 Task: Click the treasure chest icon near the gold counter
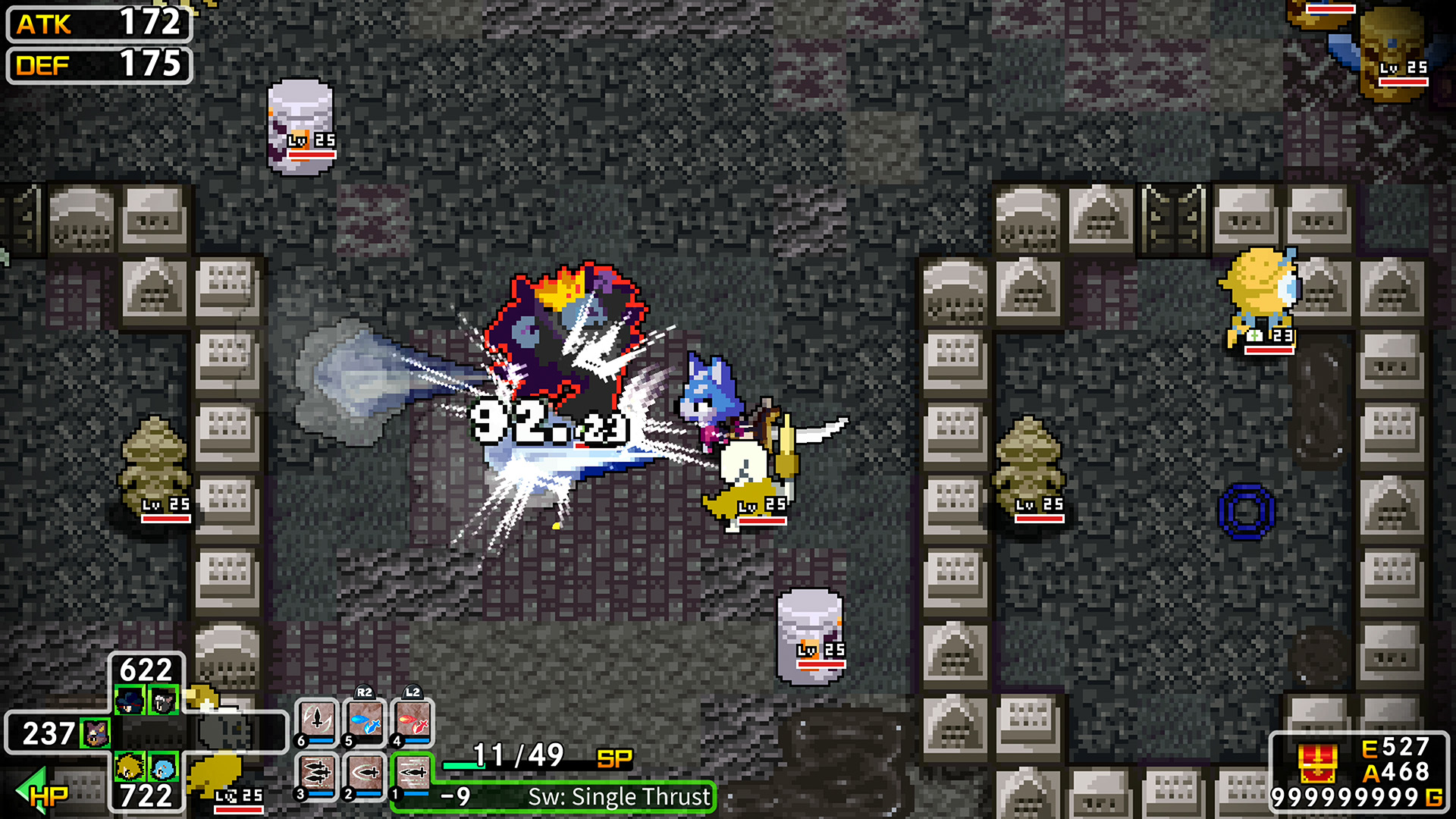(1319, 762)
